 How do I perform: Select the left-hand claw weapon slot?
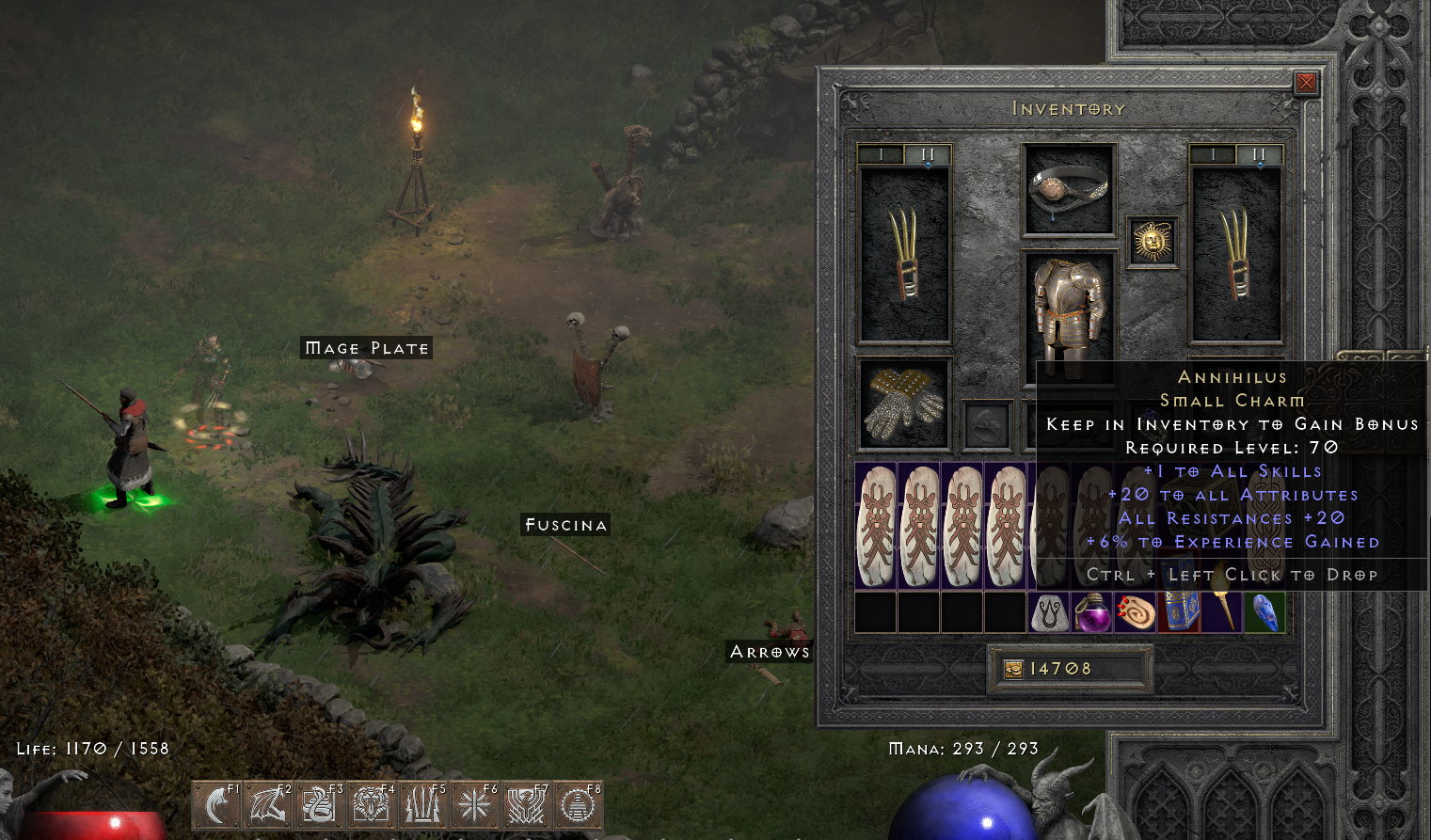pyautogui.click(x=904, y=254)
